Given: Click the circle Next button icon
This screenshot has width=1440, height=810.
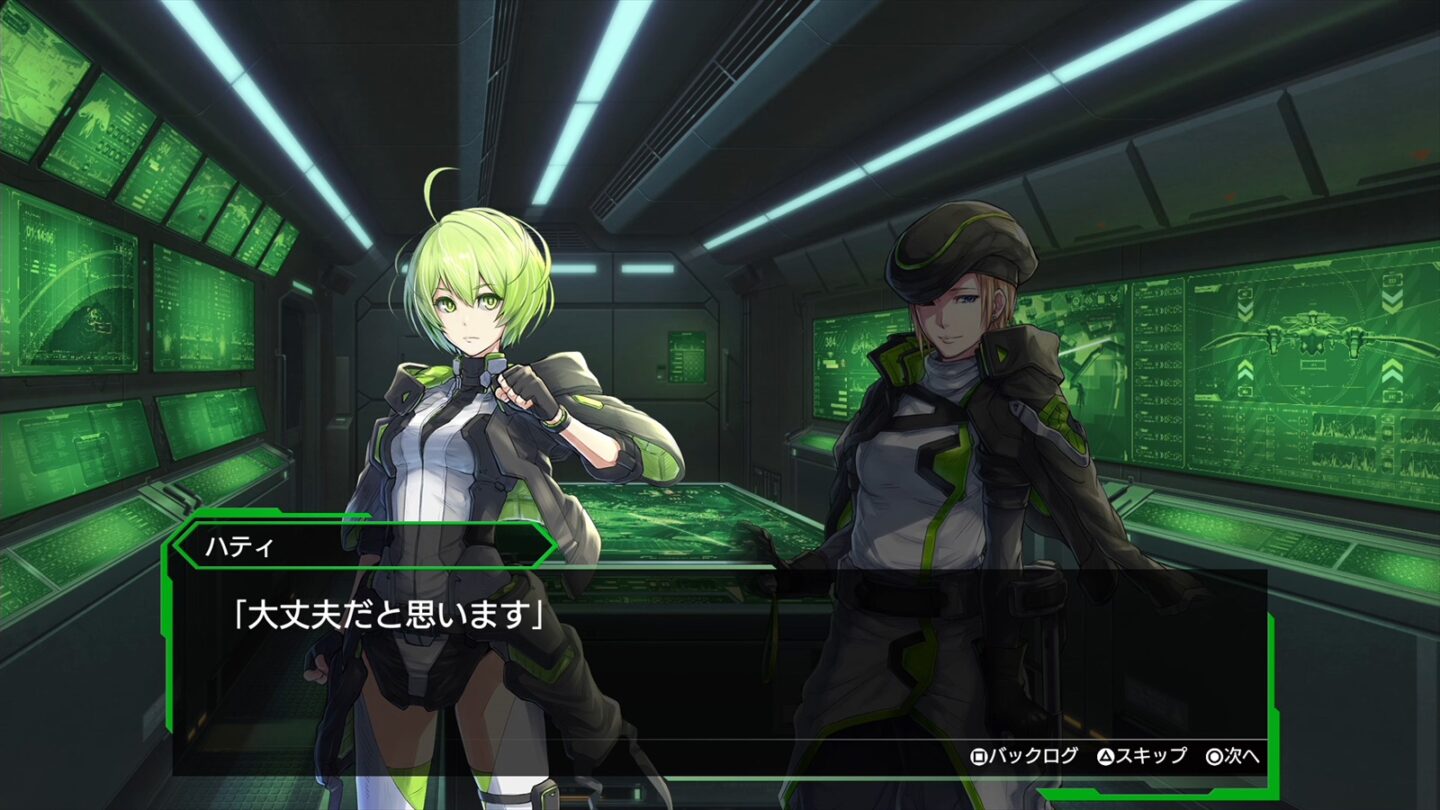Looking at the screenshot, I should pyautogui.click(x=1216, y=756).
